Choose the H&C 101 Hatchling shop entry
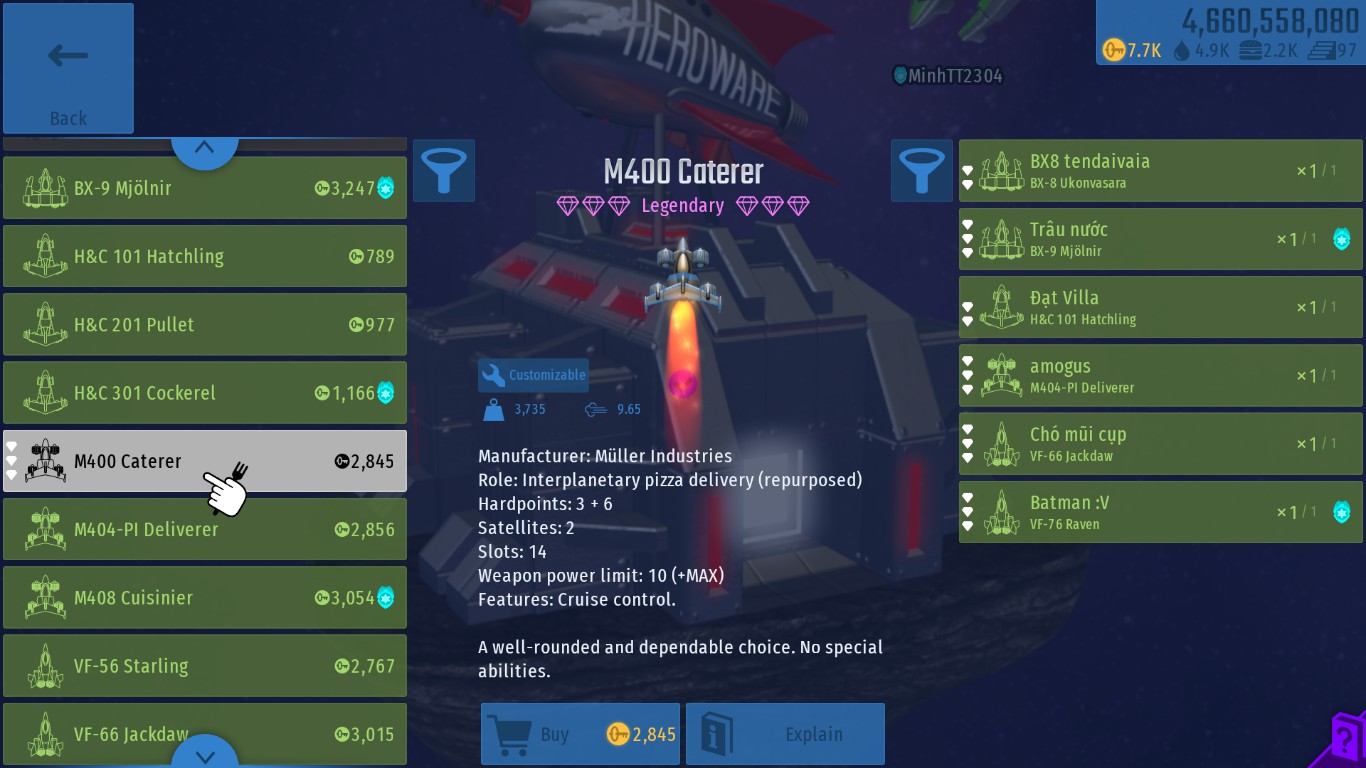The image size is (1366, 768). click(204, 256)
